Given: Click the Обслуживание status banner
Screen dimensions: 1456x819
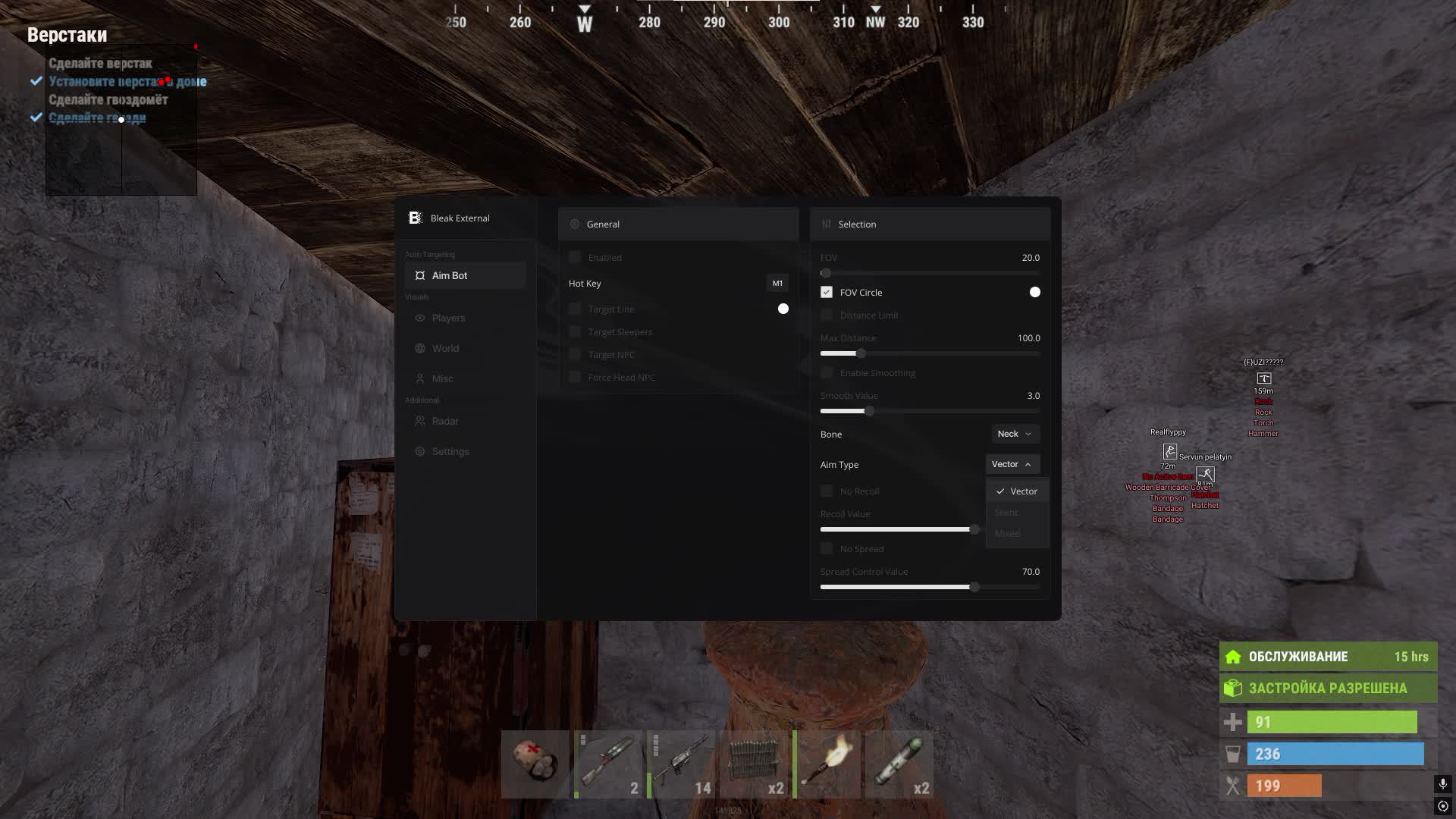Looking at the screenshot, I should point(1327,657).
